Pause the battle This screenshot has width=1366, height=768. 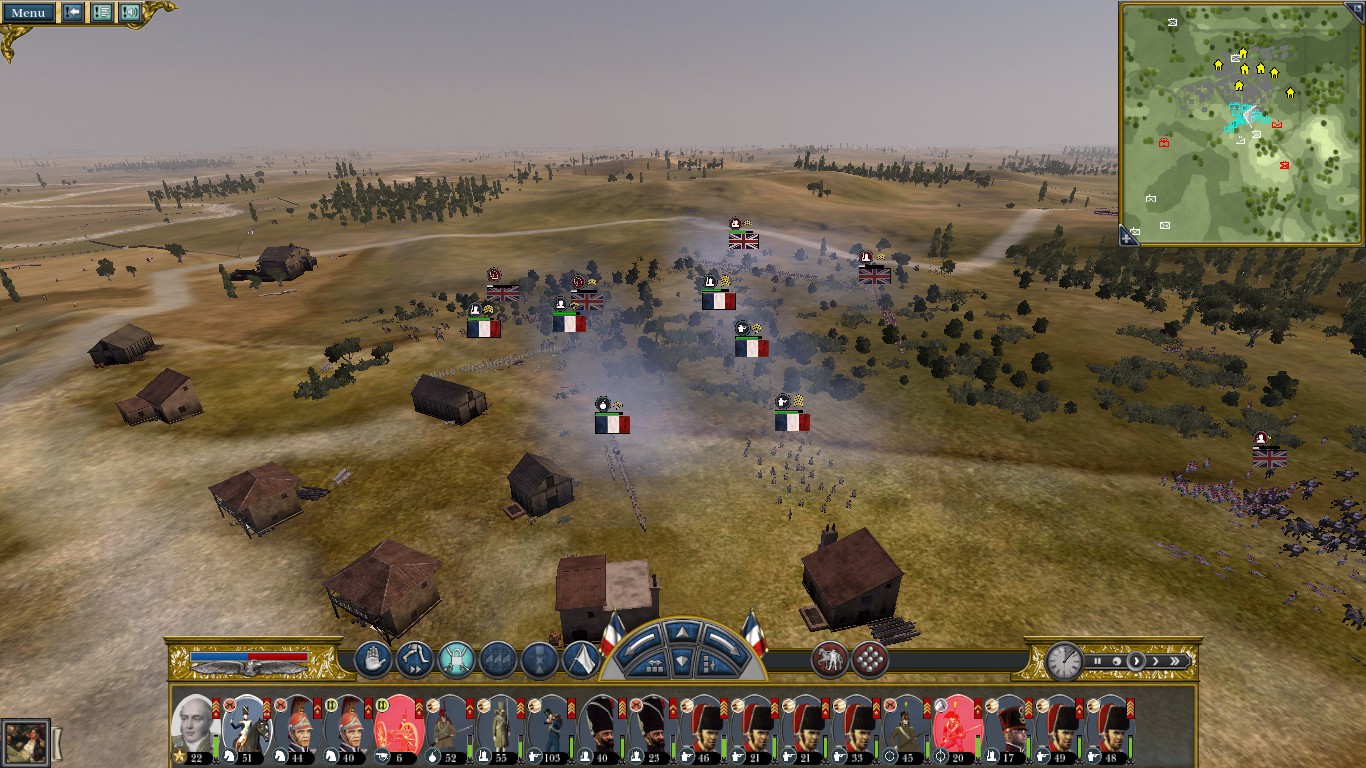click(1097, 661)
